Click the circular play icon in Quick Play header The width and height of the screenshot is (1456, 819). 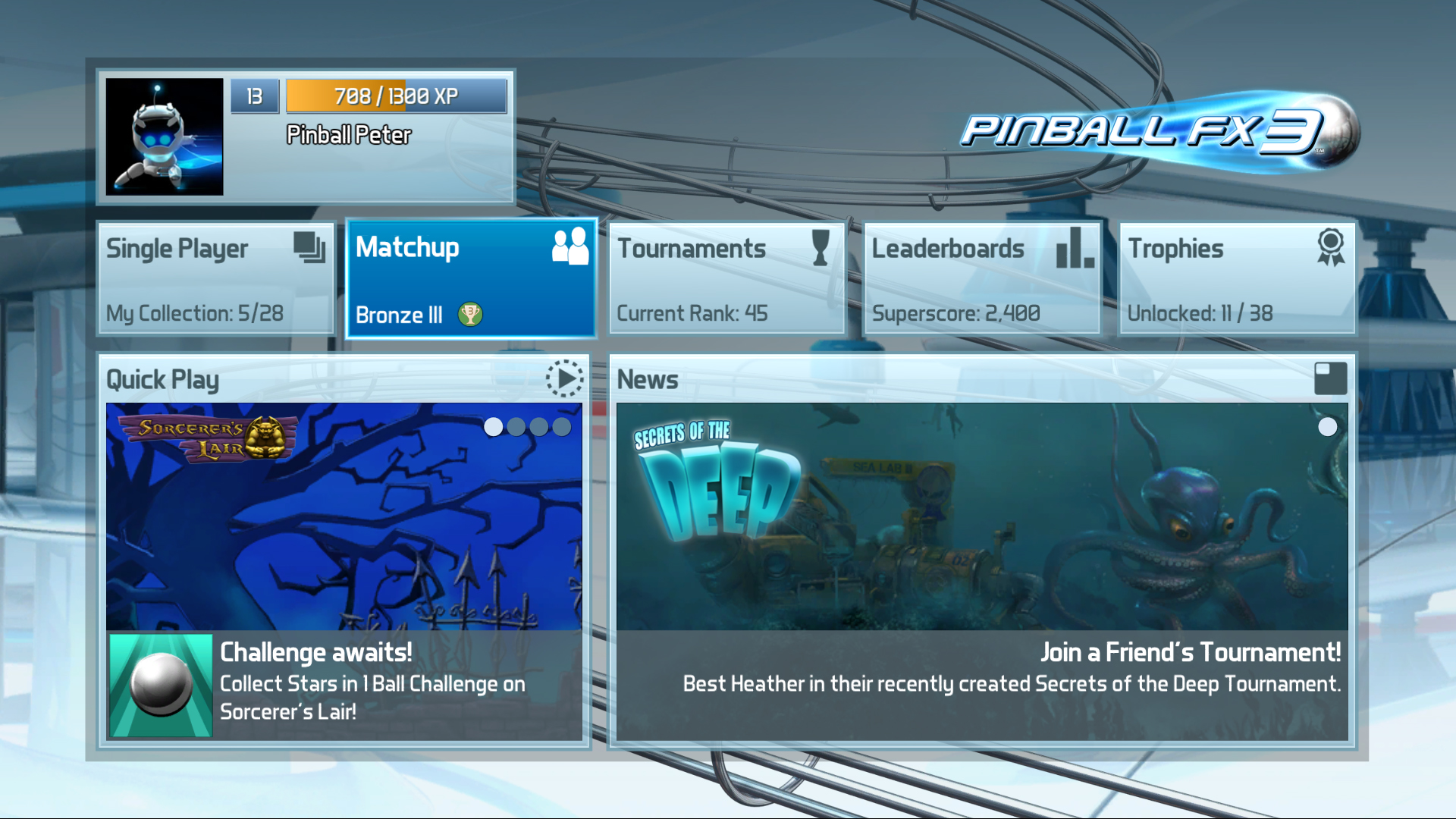(x=564, y=378)
